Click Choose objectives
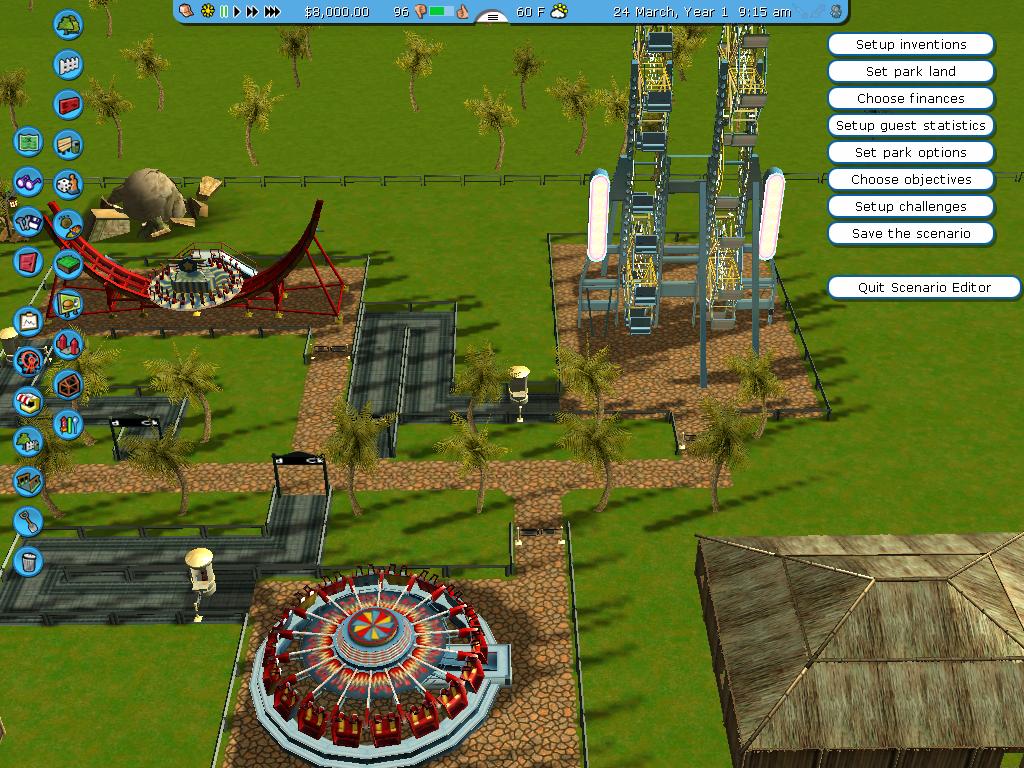 click(x=911, y=179)
